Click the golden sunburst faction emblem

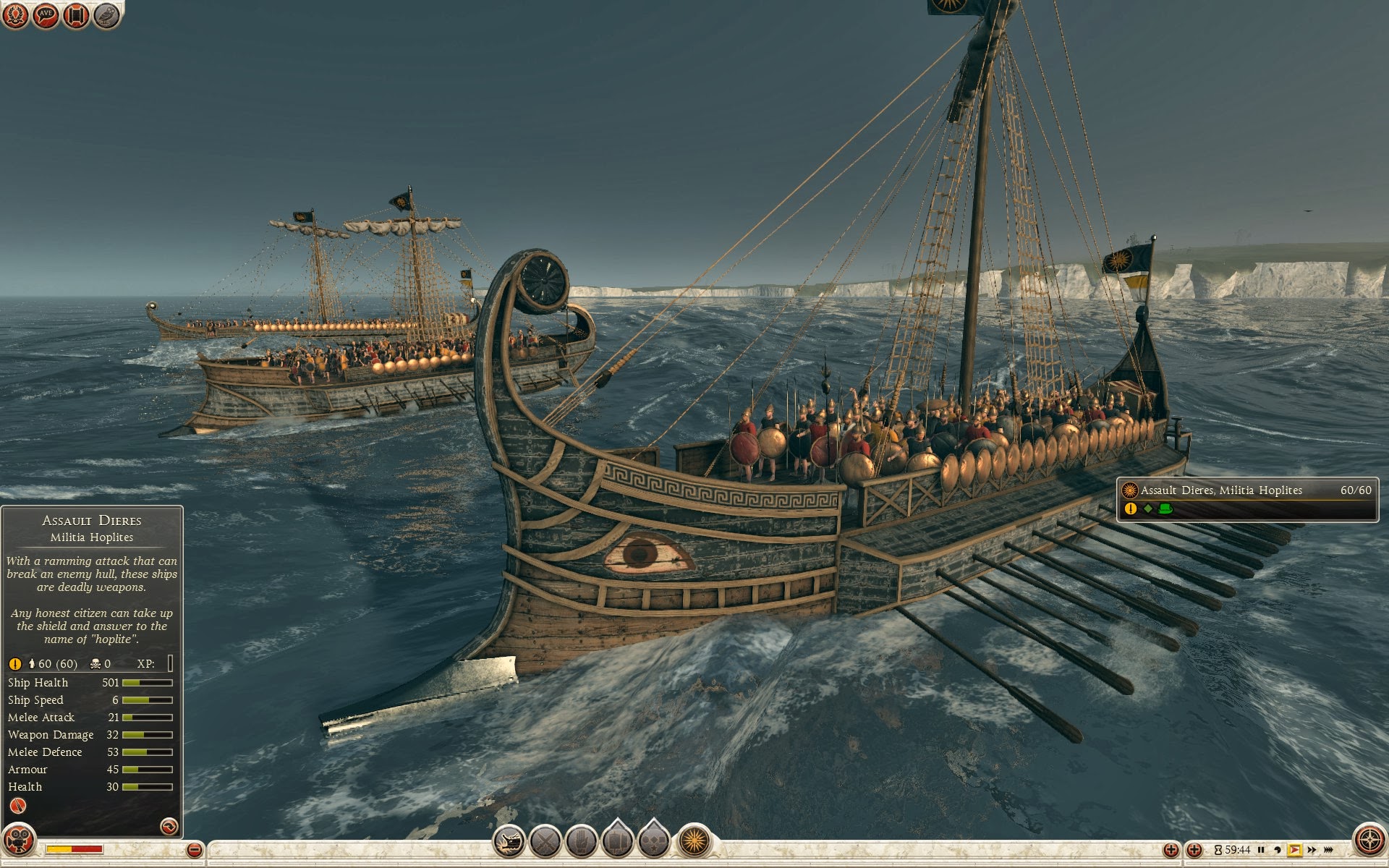pyautogui.click(x=694, y=842)
